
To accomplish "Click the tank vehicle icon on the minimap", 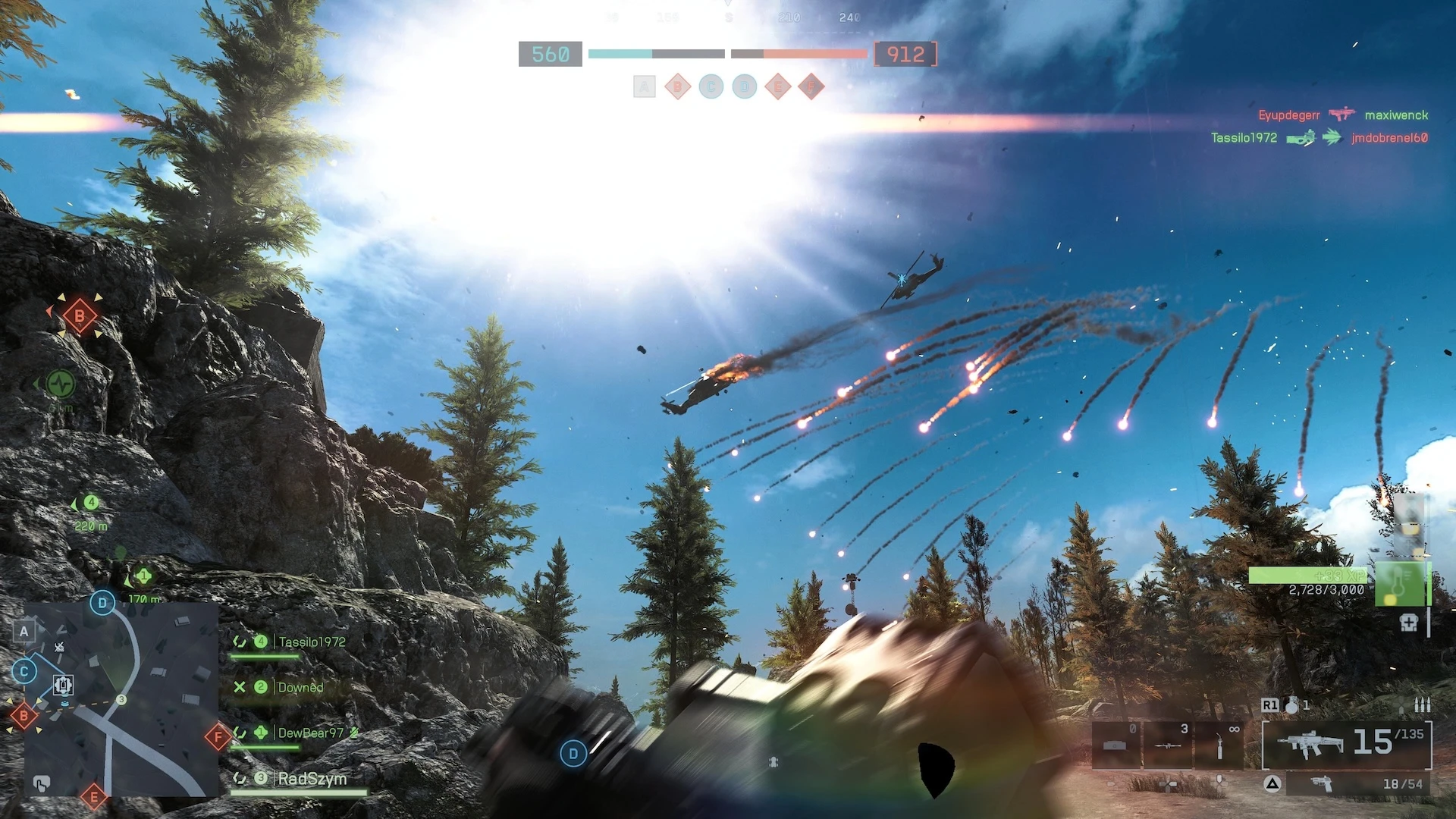I will tap(63, 686).
